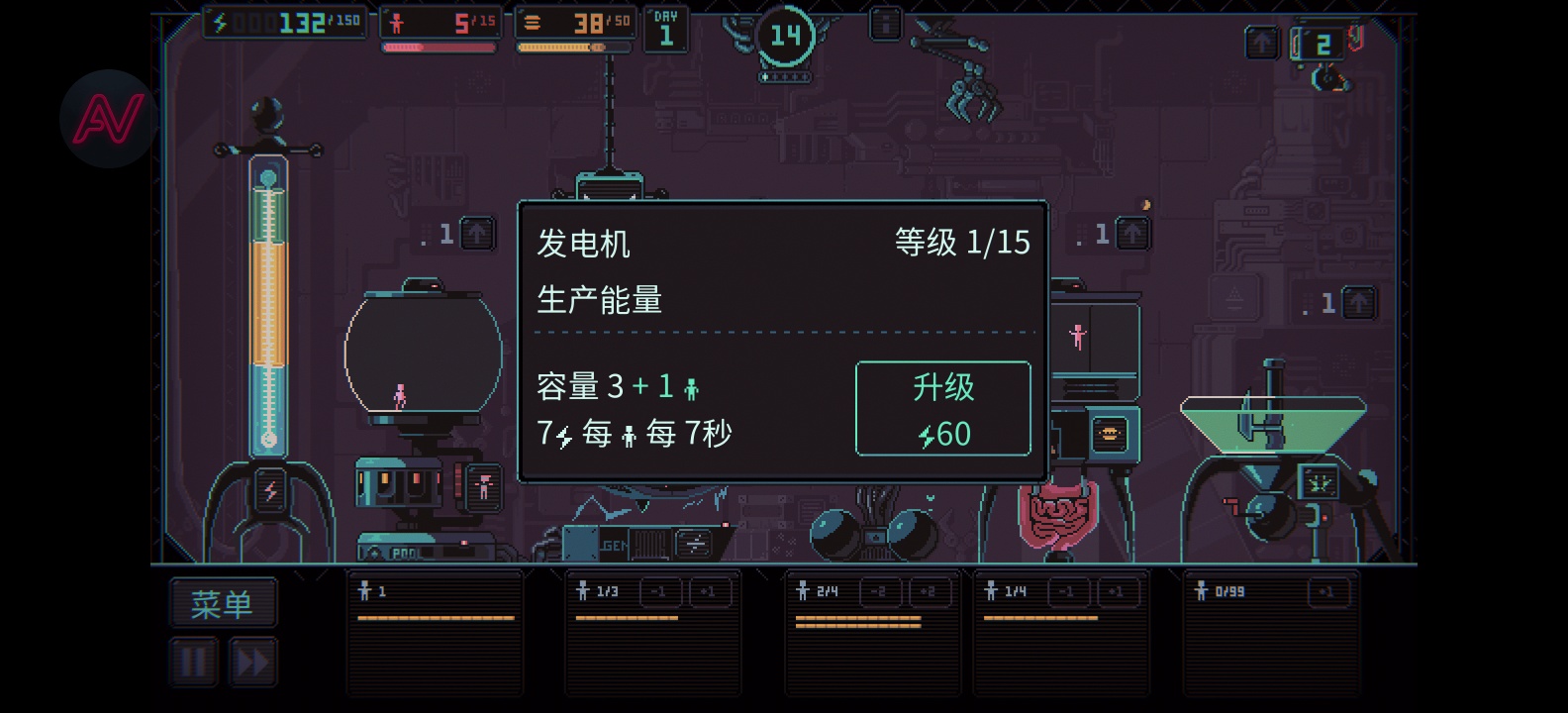Remove workers with the -2 stepper on the 2/4 panel

tap(883, 591)
